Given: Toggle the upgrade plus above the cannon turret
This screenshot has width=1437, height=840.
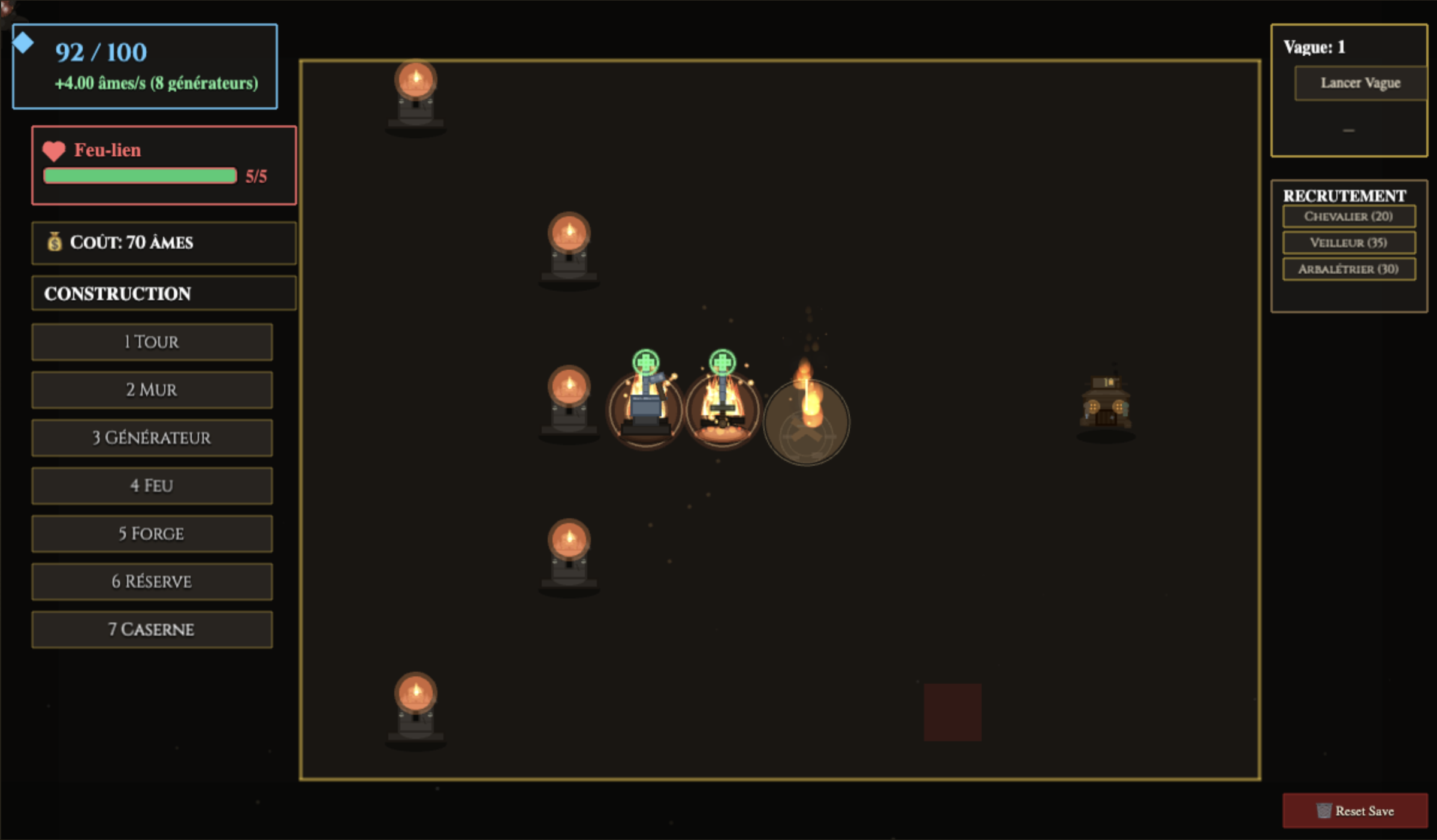Looking at the screenshot, I should tap(645, 362).
